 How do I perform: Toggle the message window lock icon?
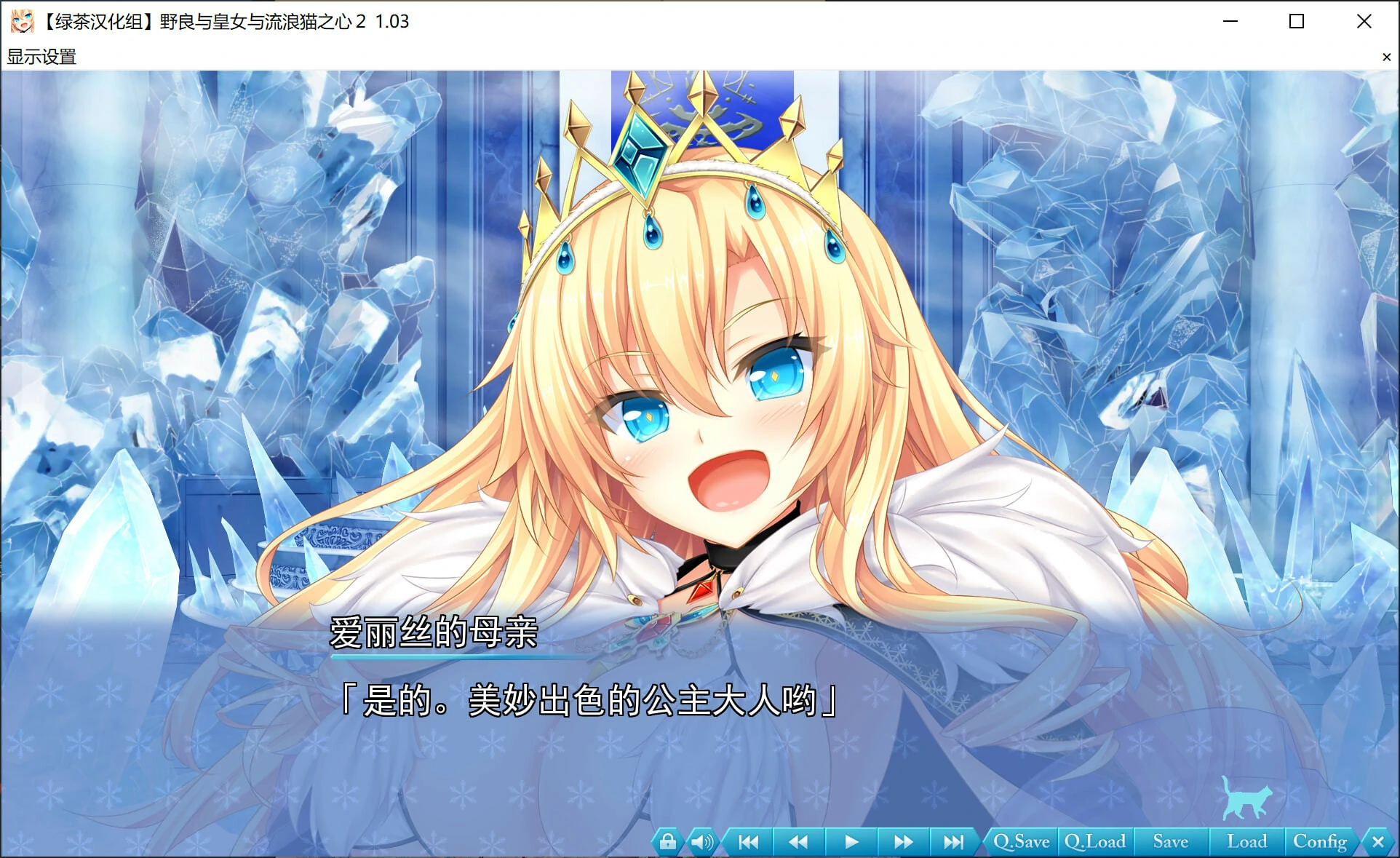tap(669, 841)
